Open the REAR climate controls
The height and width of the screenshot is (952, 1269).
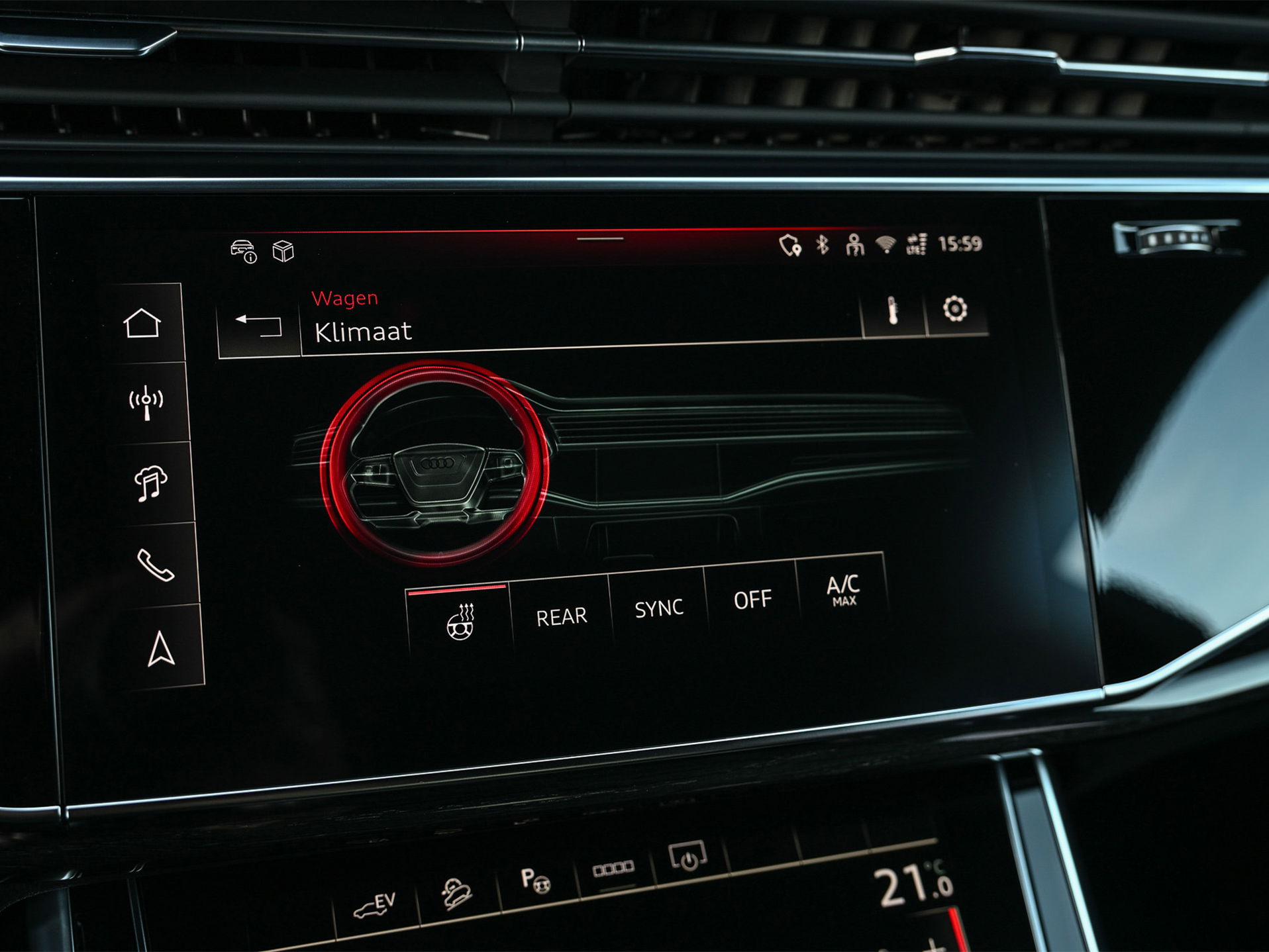[x=560, y=614]
